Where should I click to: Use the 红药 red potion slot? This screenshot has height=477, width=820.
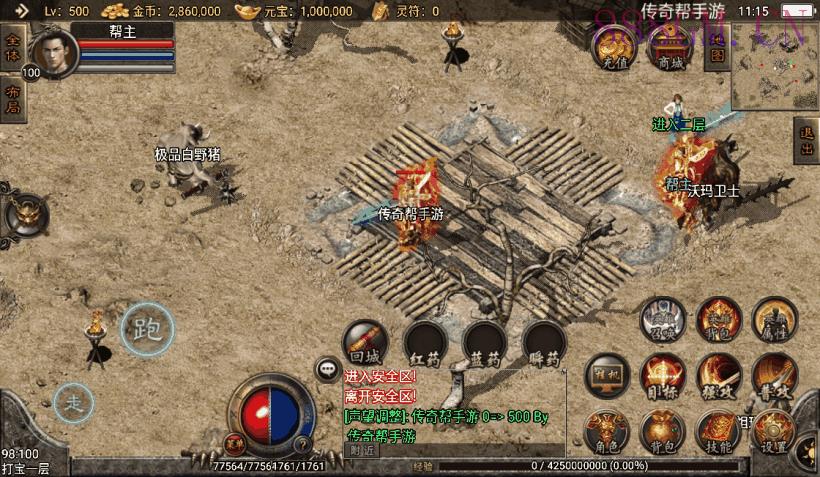click(x=425, y=342)
